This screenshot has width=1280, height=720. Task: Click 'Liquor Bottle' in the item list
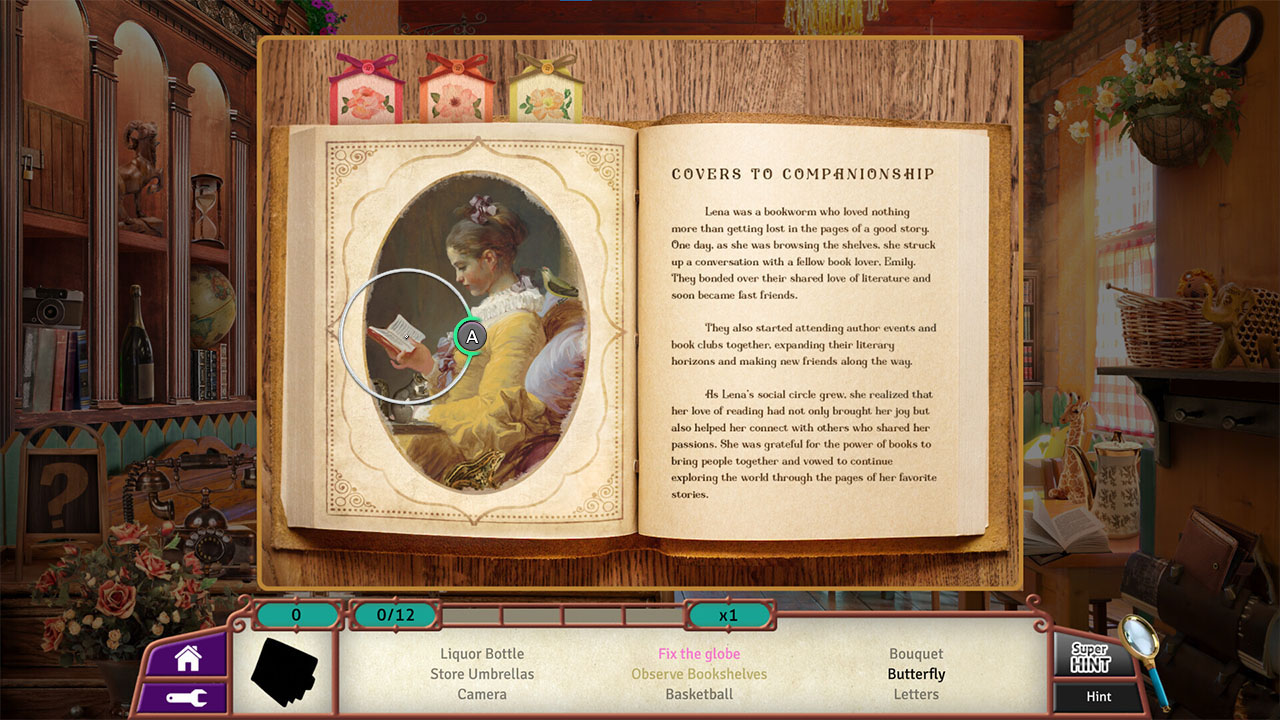tap(482, 653)
